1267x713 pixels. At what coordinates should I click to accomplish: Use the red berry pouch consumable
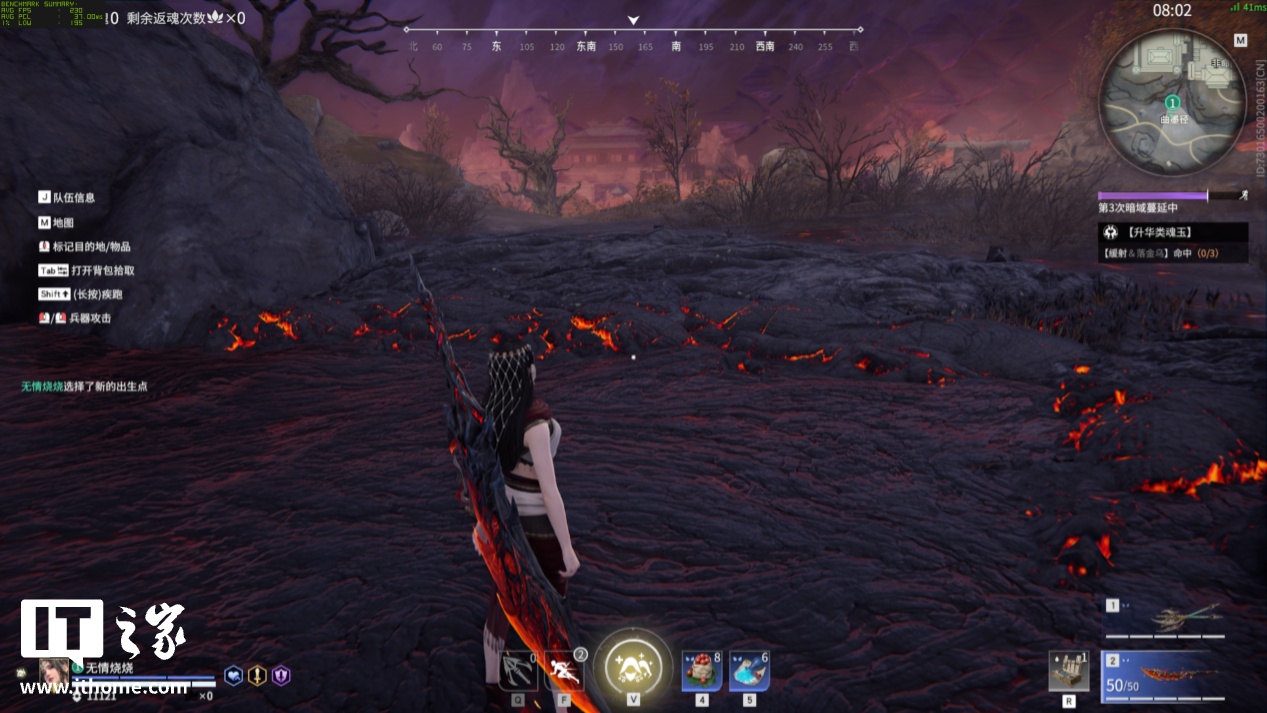701,671
